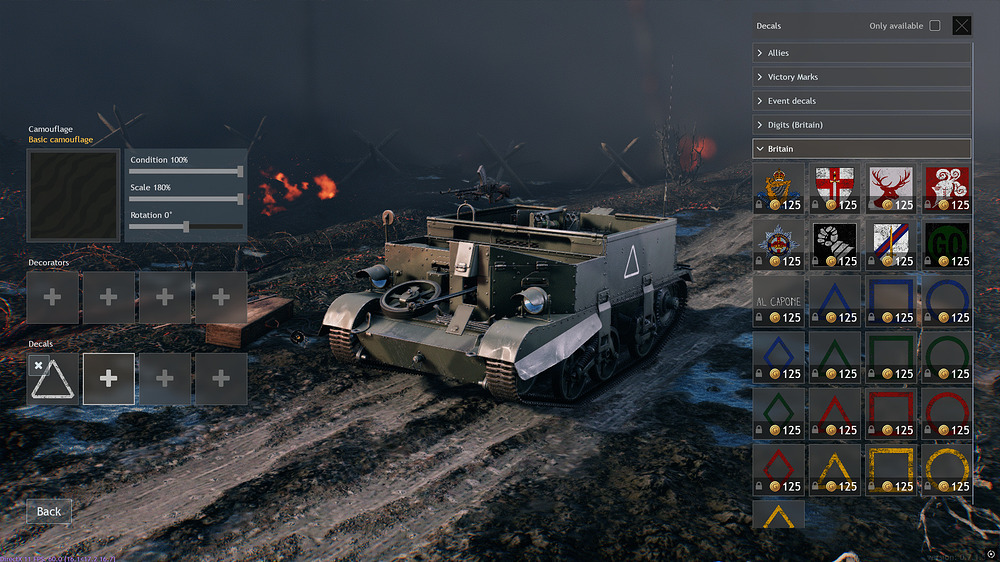The height and width of the screenshot is (562, 1000).
Task: Expand the Allies decal category
Action: [861, 53]
